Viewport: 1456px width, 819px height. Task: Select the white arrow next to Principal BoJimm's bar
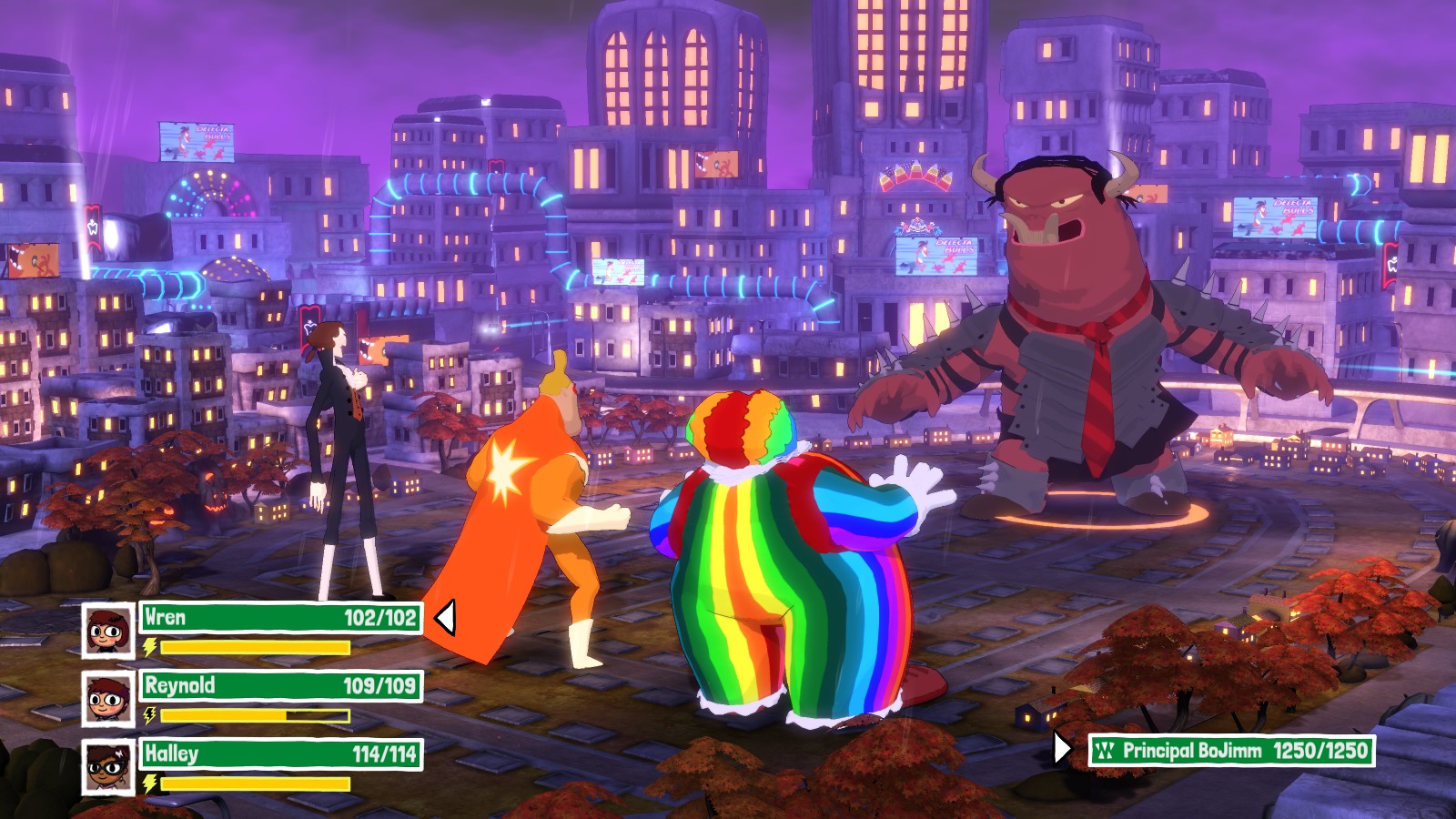click(x=1062, y=749)
